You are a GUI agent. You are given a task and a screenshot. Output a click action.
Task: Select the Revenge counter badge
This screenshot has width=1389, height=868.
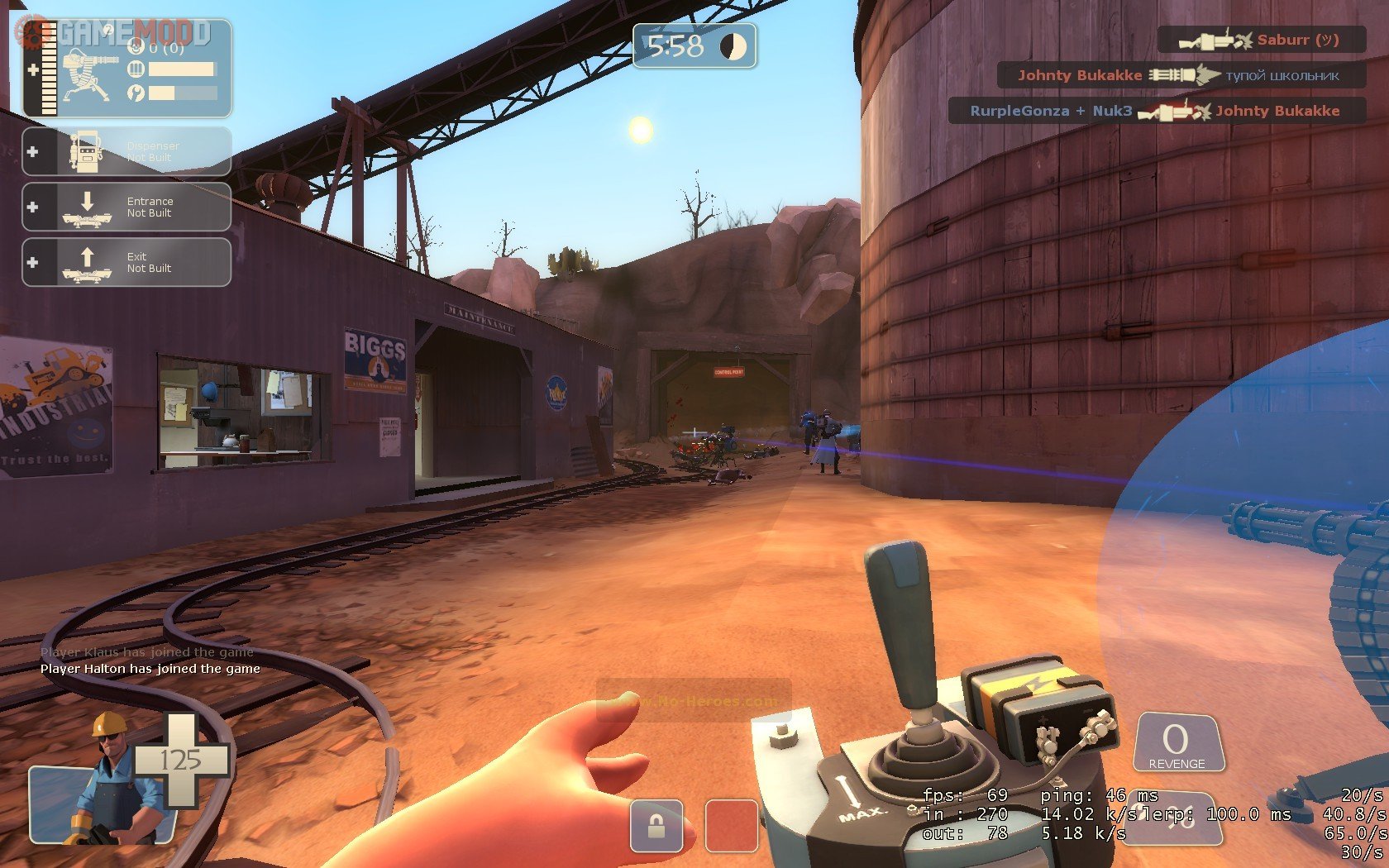(1177, 743)
